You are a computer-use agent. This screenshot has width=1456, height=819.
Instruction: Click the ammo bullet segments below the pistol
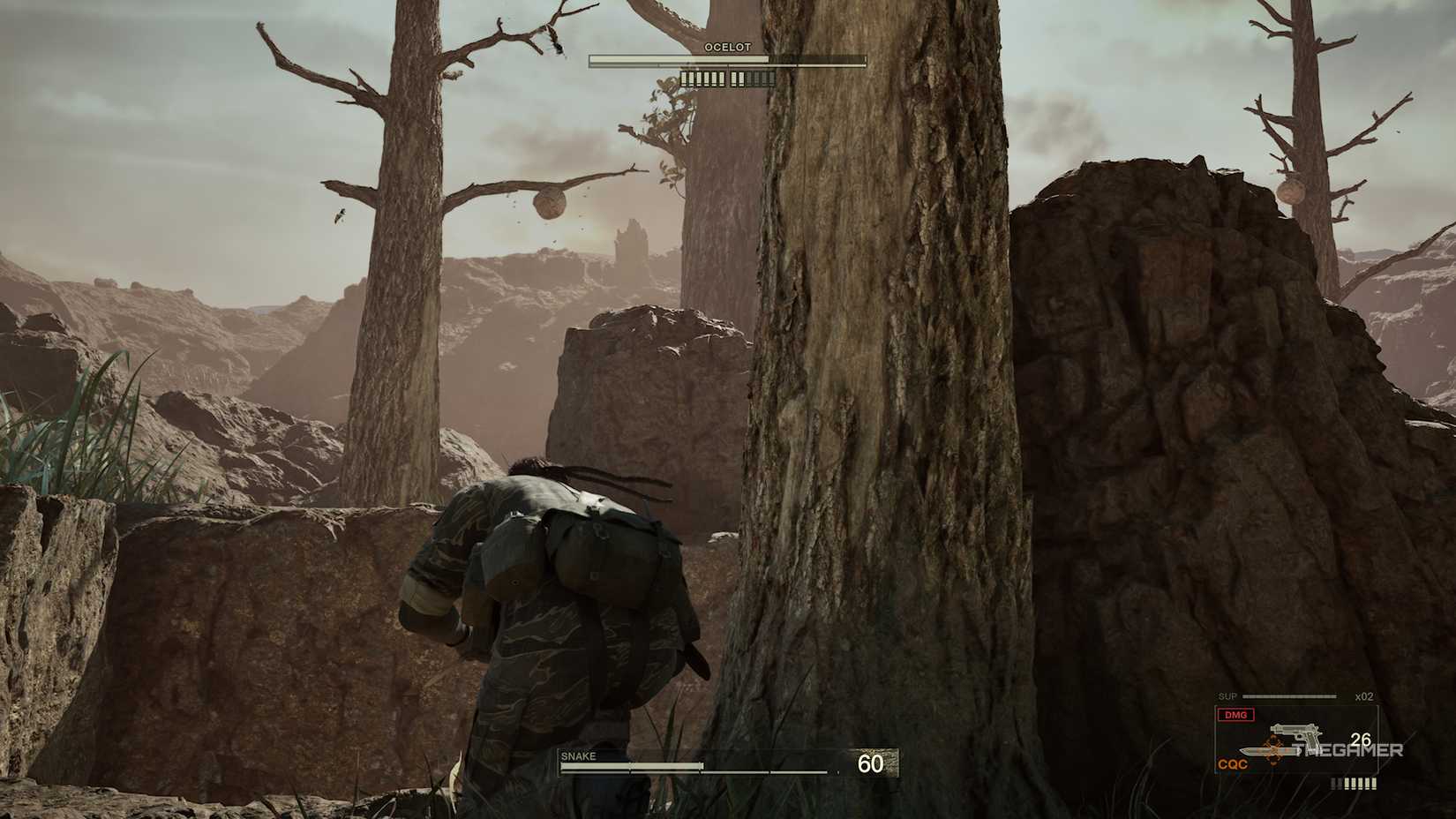1354,784
